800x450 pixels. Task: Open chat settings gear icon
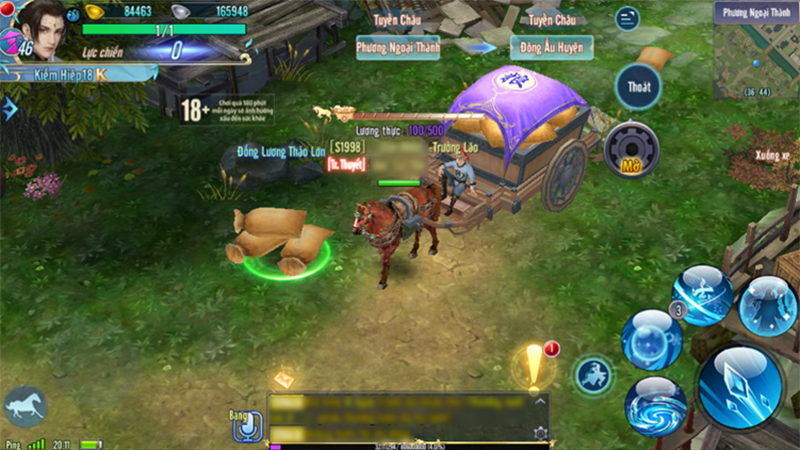[x=541, y=434]
